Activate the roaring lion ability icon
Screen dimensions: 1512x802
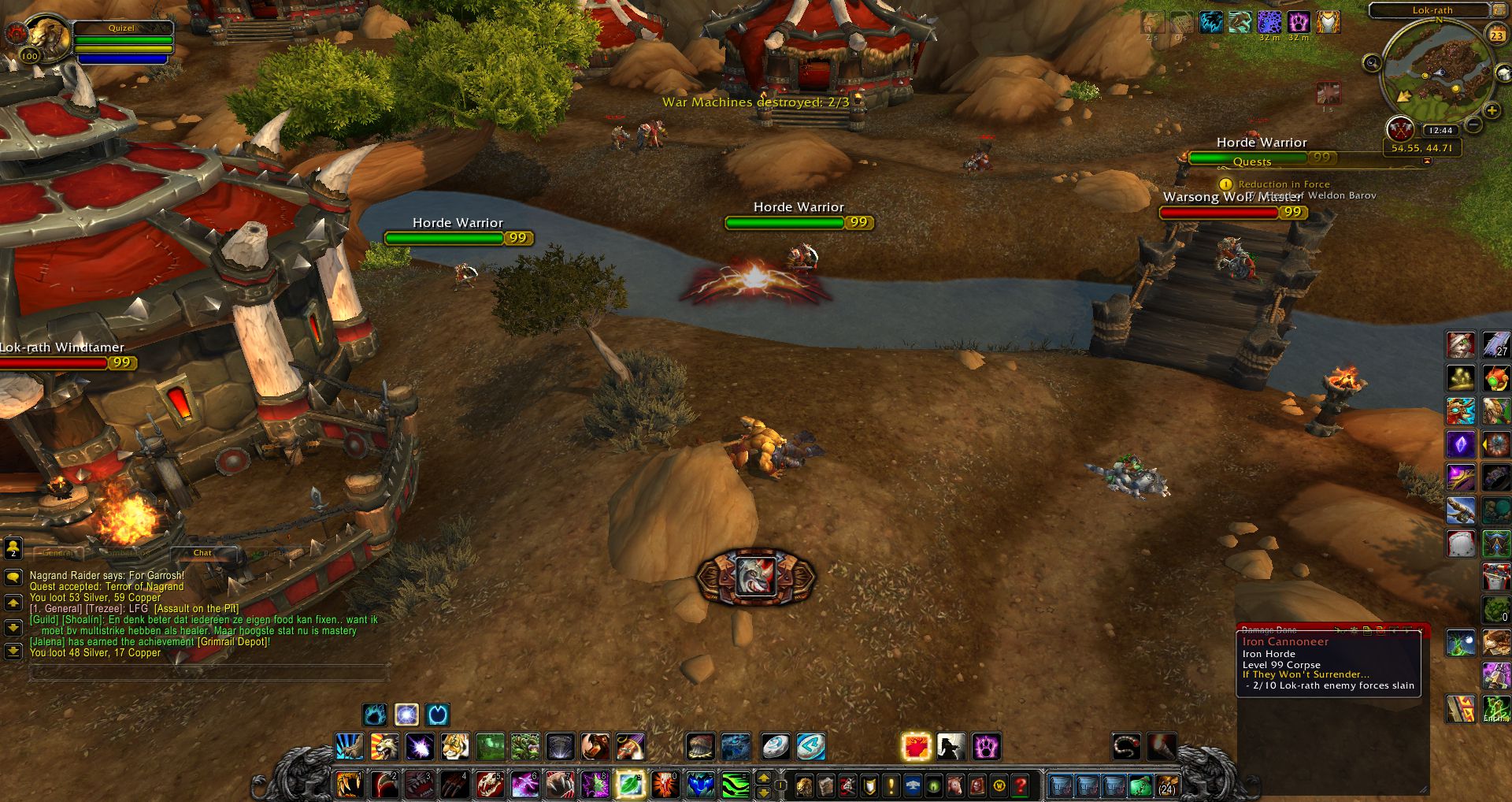click(384, 746)
